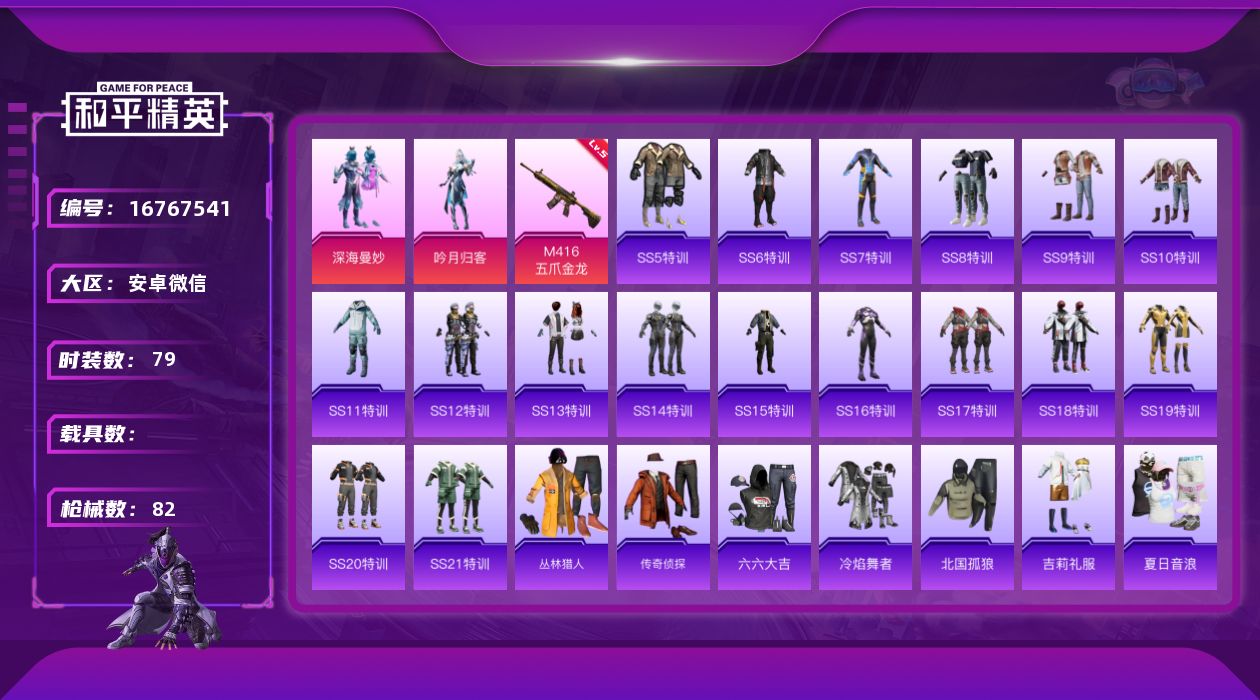Open the 传奇侦探 outfit card
The image size is (1260, 700).
663,517
